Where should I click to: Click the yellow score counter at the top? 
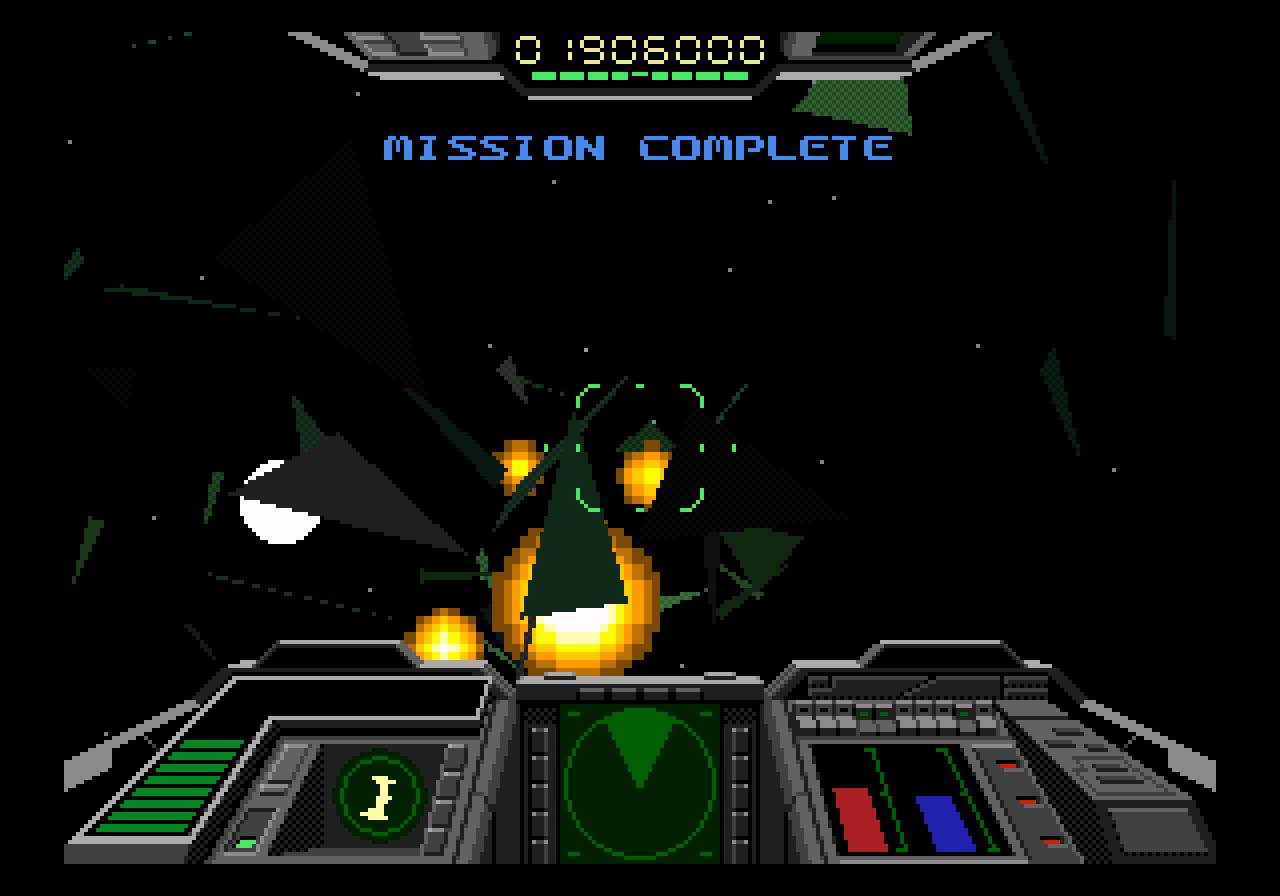coord(640,47)
